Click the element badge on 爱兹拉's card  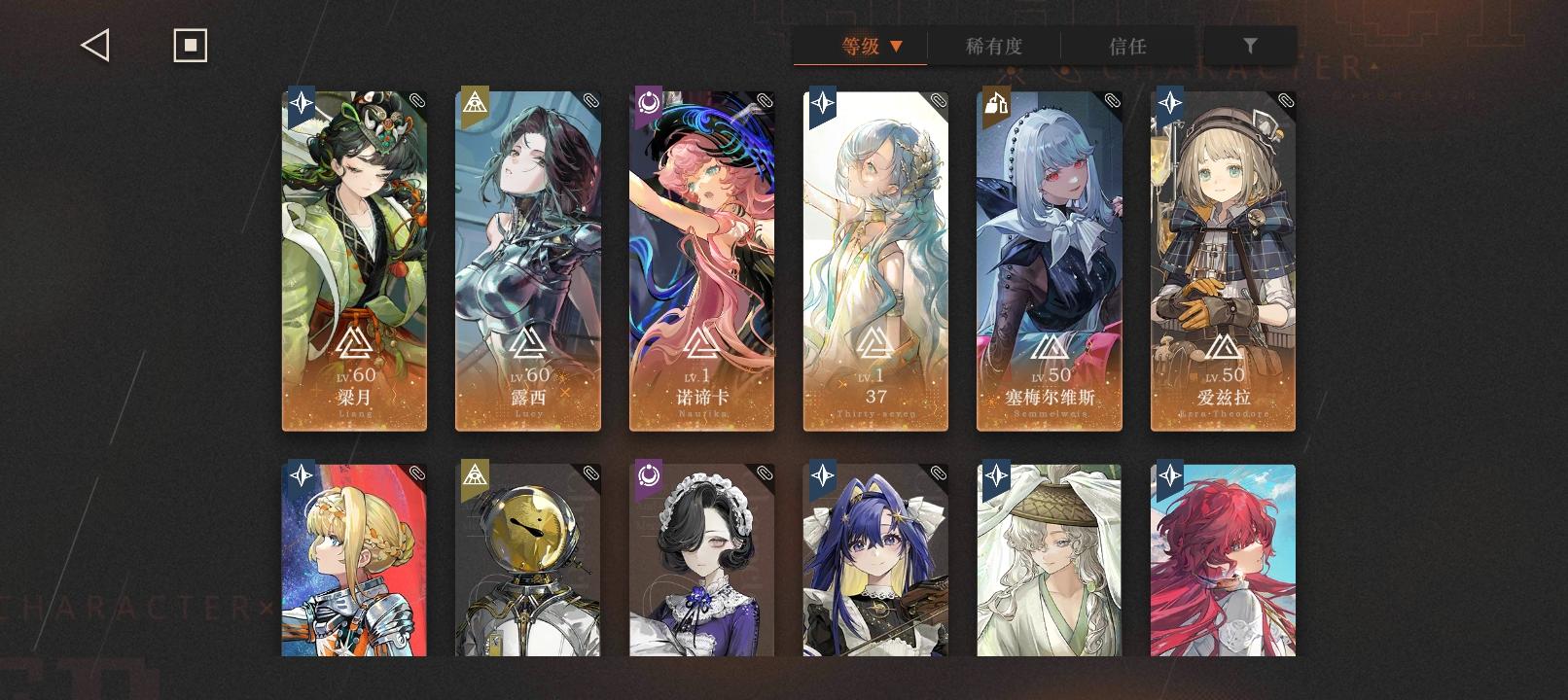click(x=1169, y=104)
